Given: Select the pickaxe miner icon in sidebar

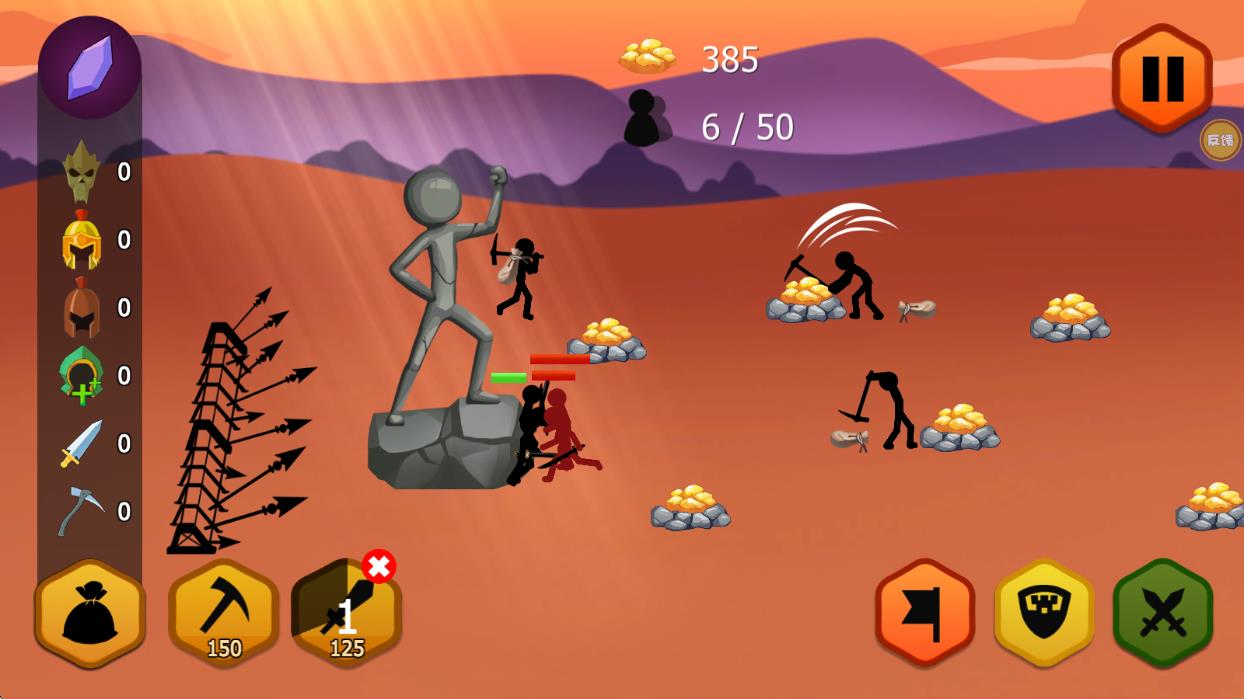Looking at the screenshot, I should tap(82, 511).
